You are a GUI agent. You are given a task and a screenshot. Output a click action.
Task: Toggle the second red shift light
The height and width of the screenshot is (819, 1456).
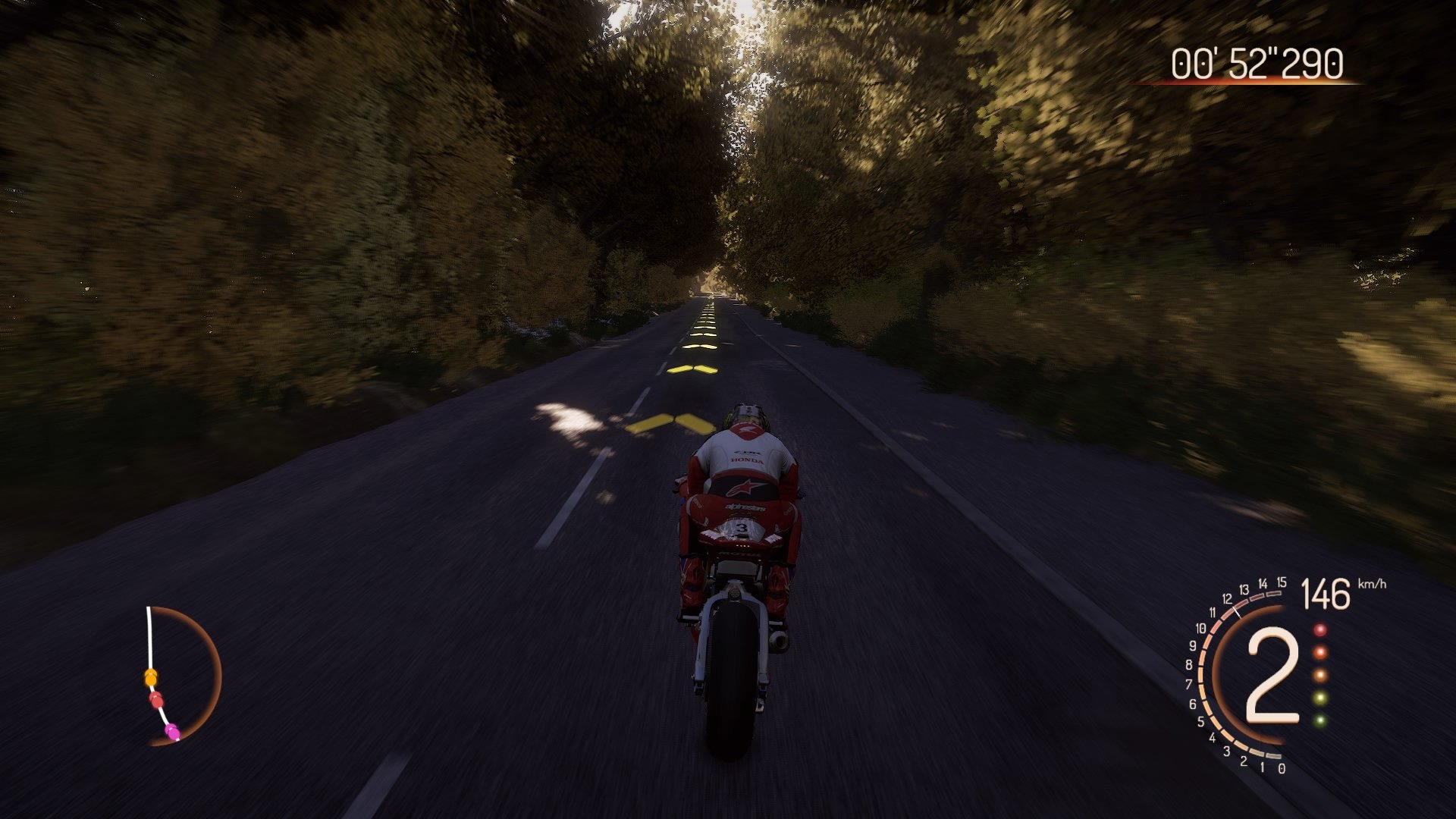click(x=1320, y=653)
